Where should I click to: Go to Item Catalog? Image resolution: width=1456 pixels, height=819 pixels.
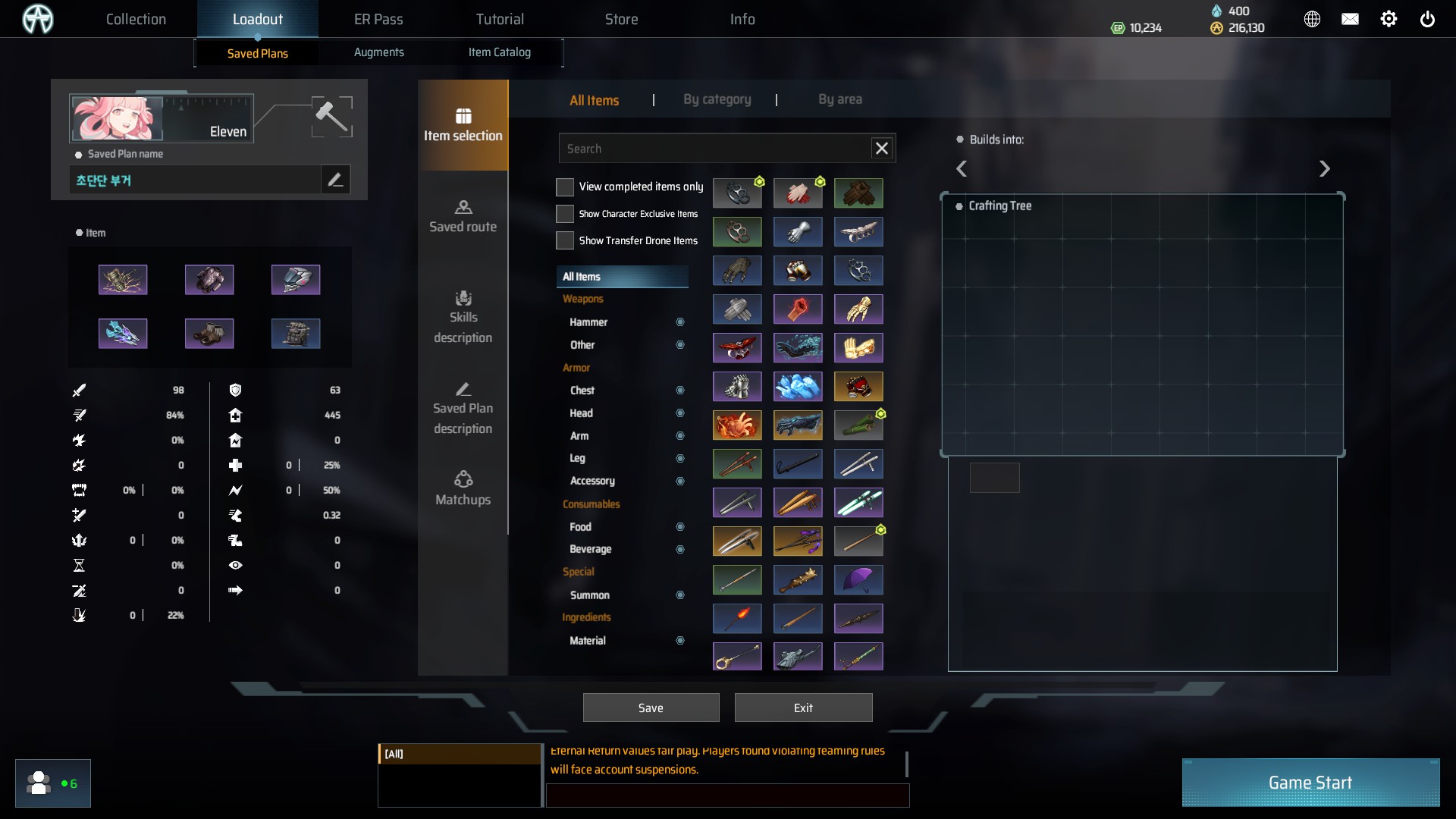[x=499, y=52]
